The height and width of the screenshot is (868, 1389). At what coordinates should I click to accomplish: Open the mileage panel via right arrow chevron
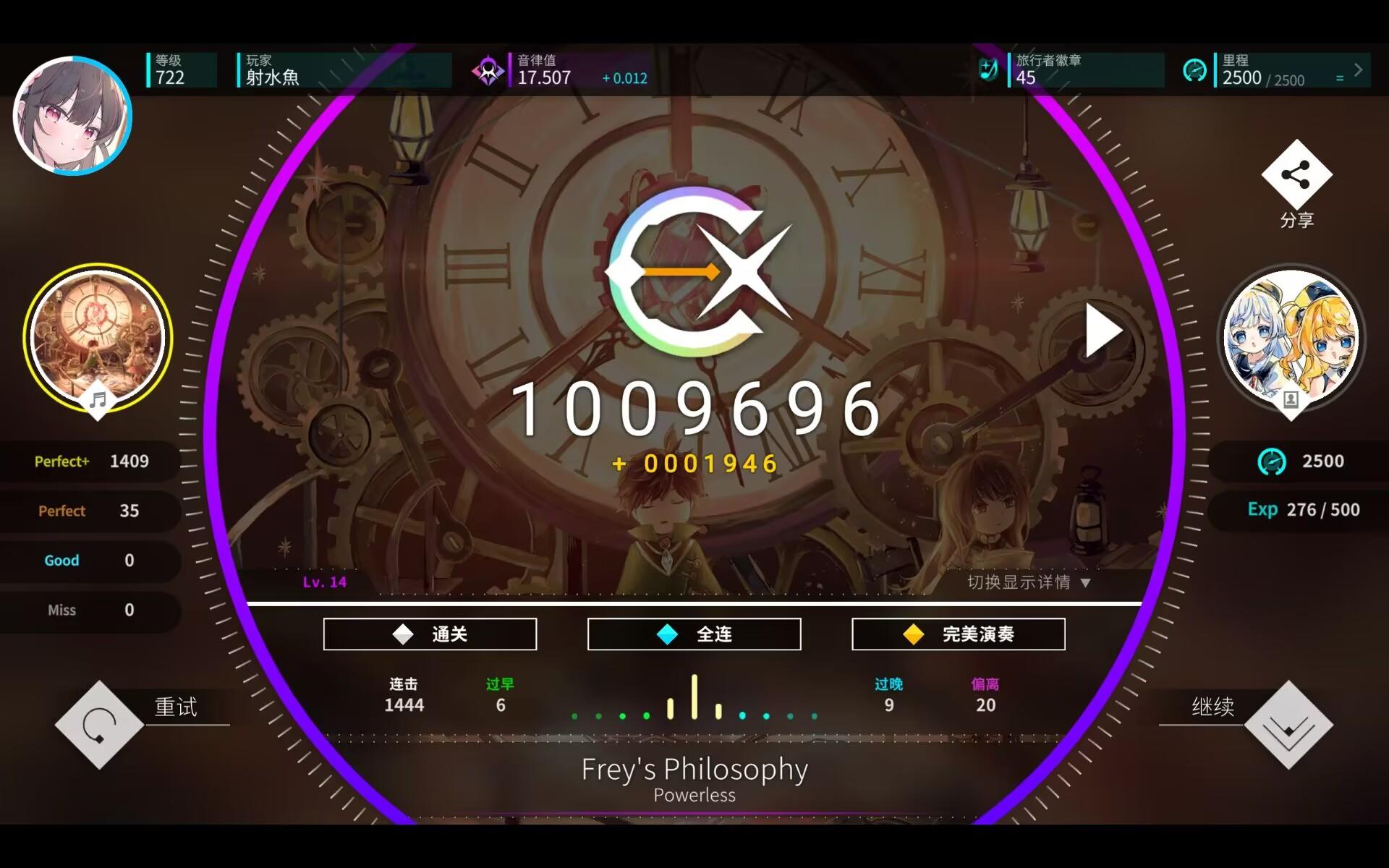1358,69
